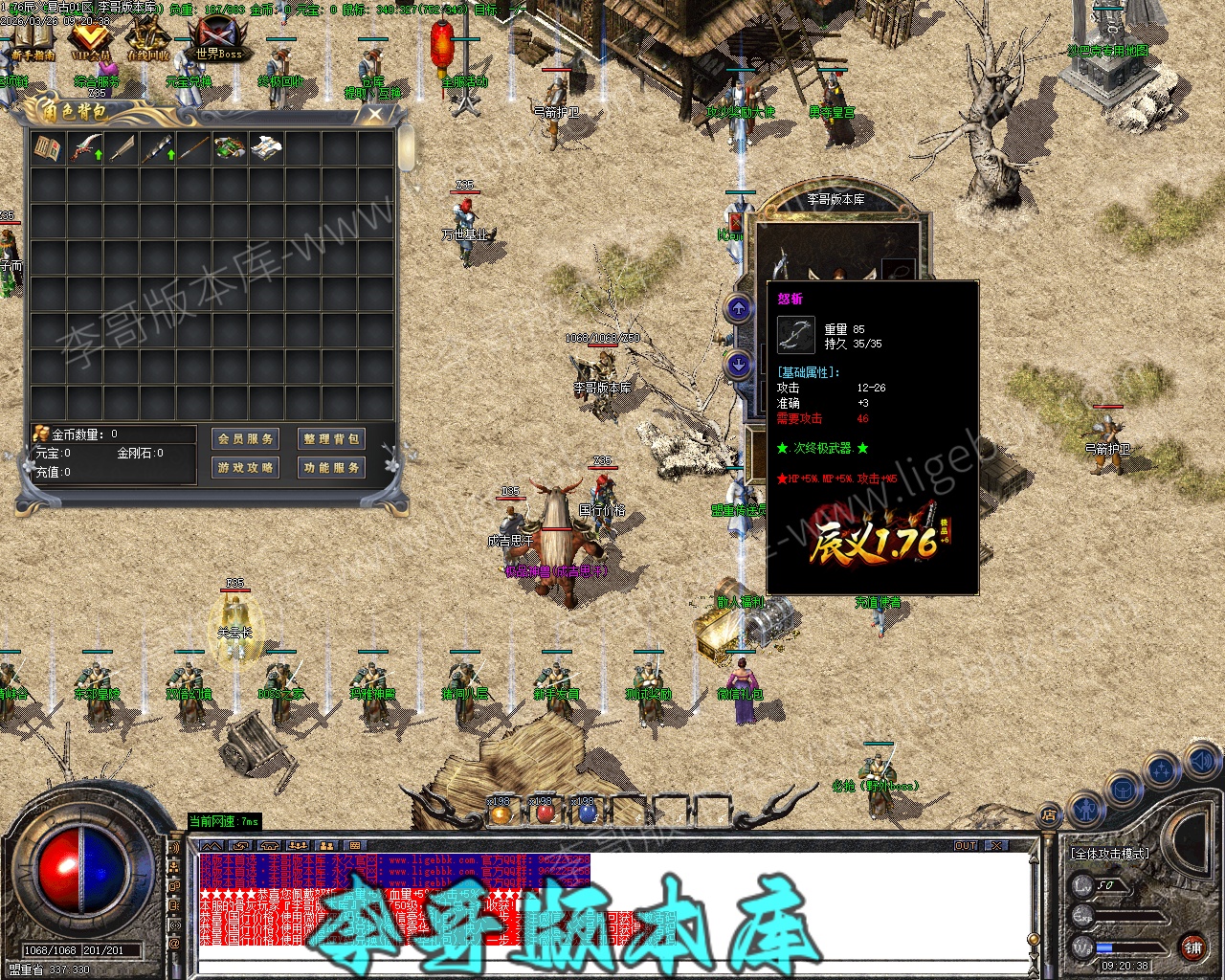The width and height of the screenshot is (1225, 980).
Task: Open the 在线回收 online recycle icon
Action: [148, 41]
